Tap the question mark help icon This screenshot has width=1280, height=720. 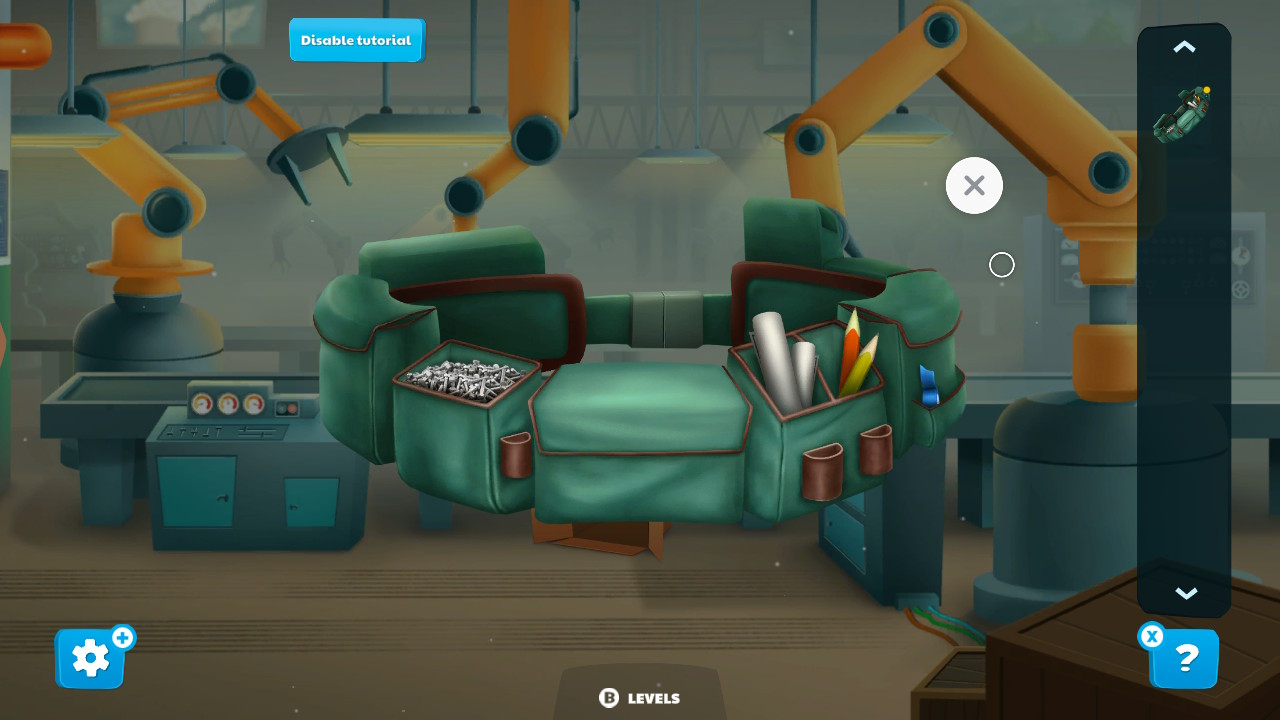click(1185, 659)
